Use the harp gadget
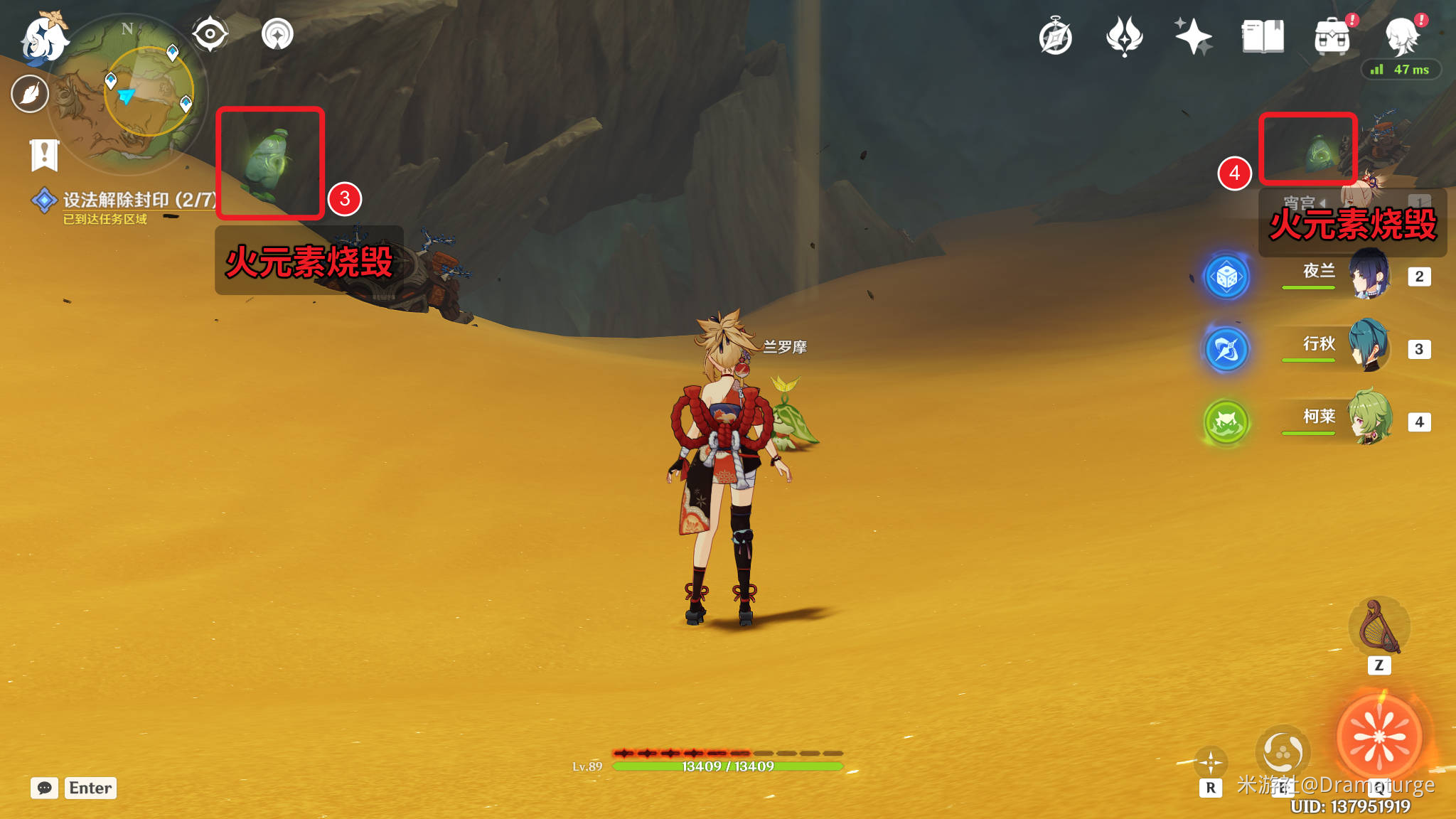This screenshot has width=1456, height=819. [x=1379, y=627]
